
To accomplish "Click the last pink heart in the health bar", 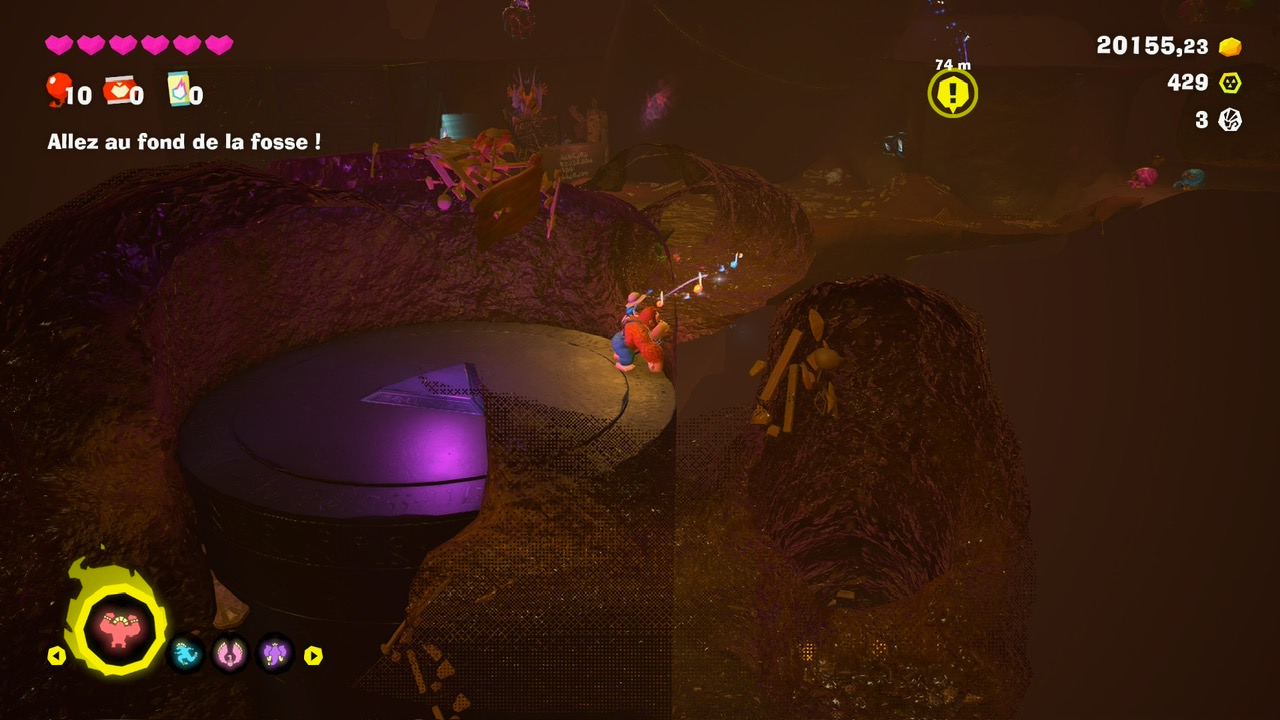I will tap(218, 45).
